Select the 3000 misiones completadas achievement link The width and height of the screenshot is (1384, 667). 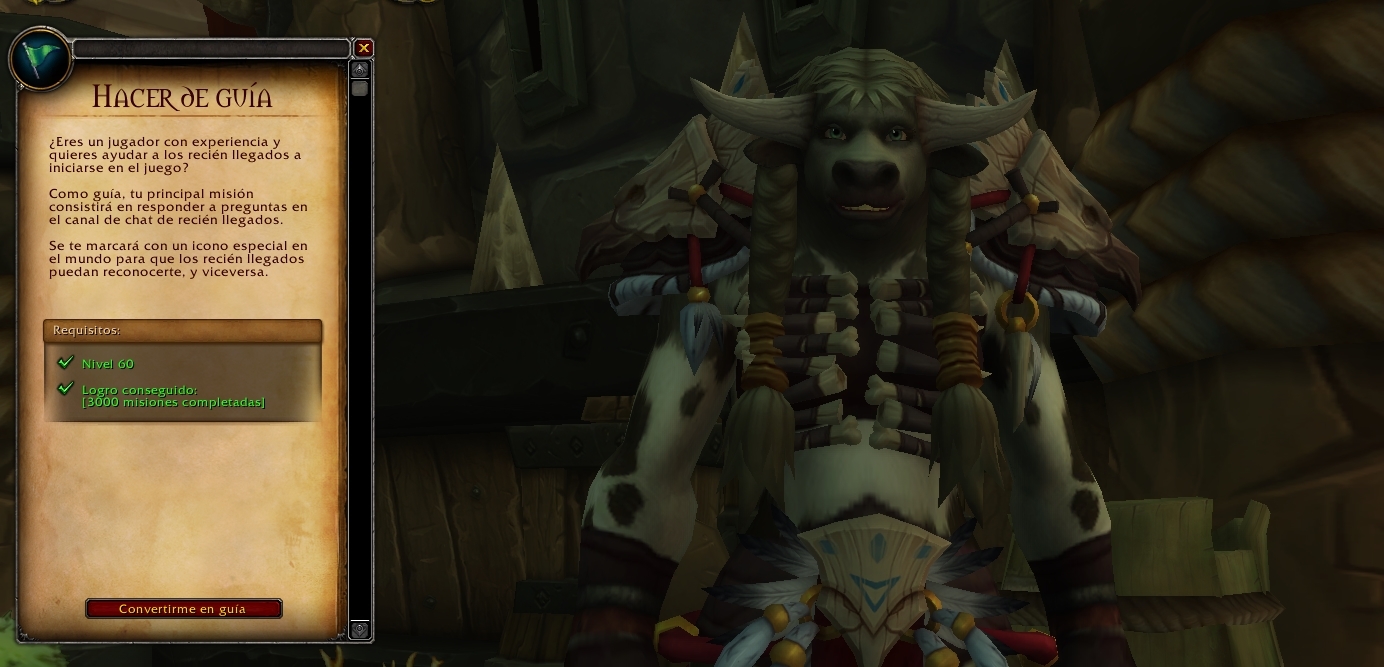(173, 402)
